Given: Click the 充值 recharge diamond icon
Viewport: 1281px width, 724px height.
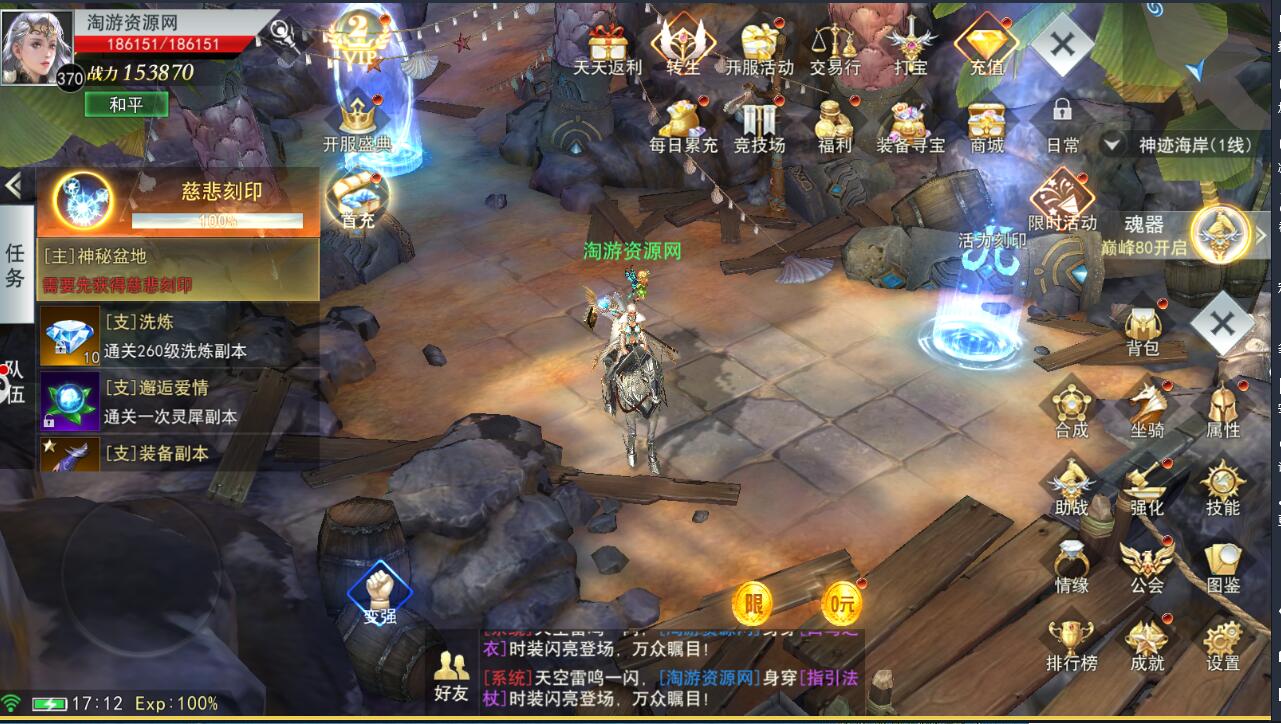Looking at the screenshot, I should [x=986, y=47].
